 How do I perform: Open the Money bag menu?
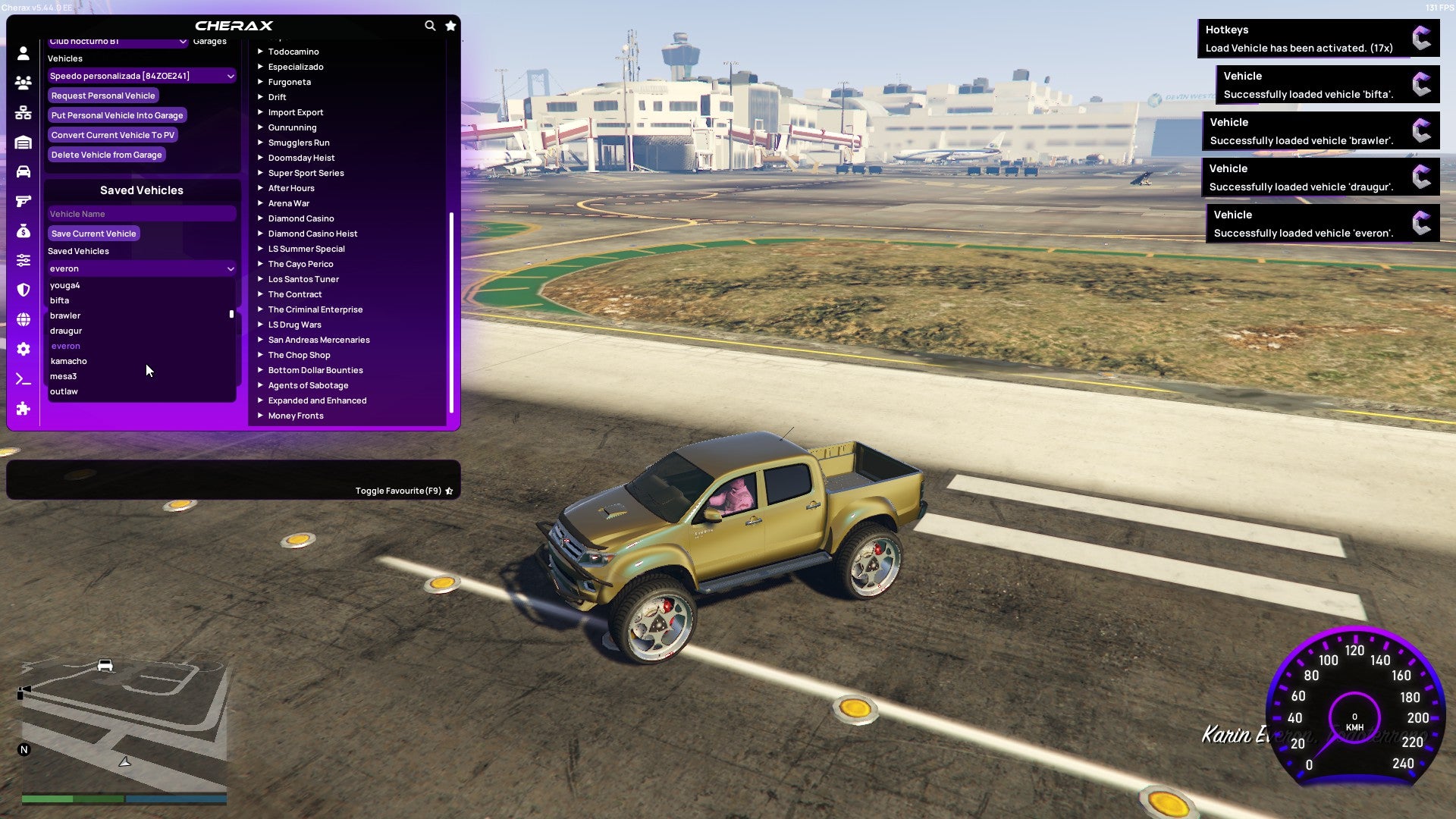pyautogui.click(x=22, y=230)
